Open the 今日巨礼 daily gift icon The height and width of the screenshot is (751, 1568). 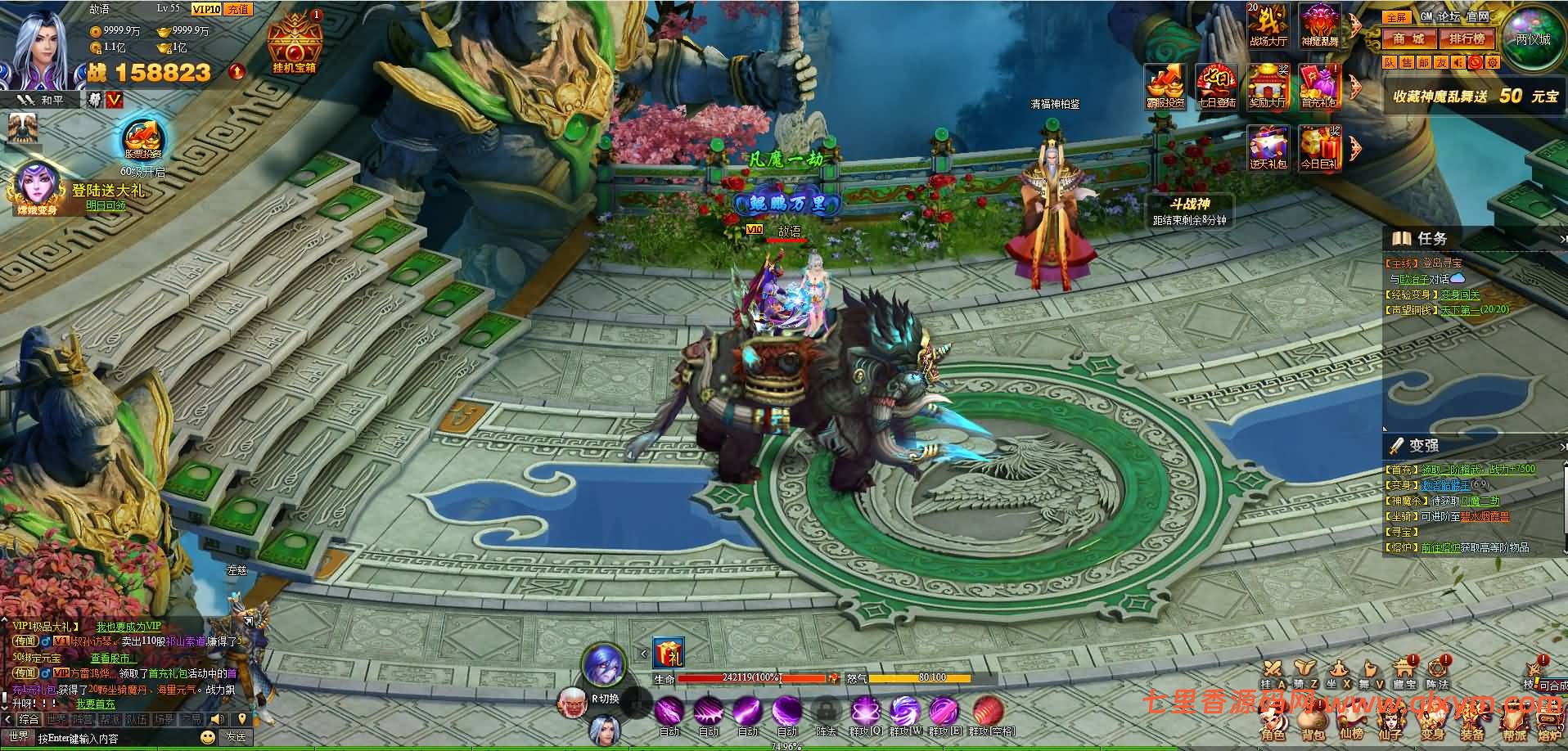point(1318,148)
